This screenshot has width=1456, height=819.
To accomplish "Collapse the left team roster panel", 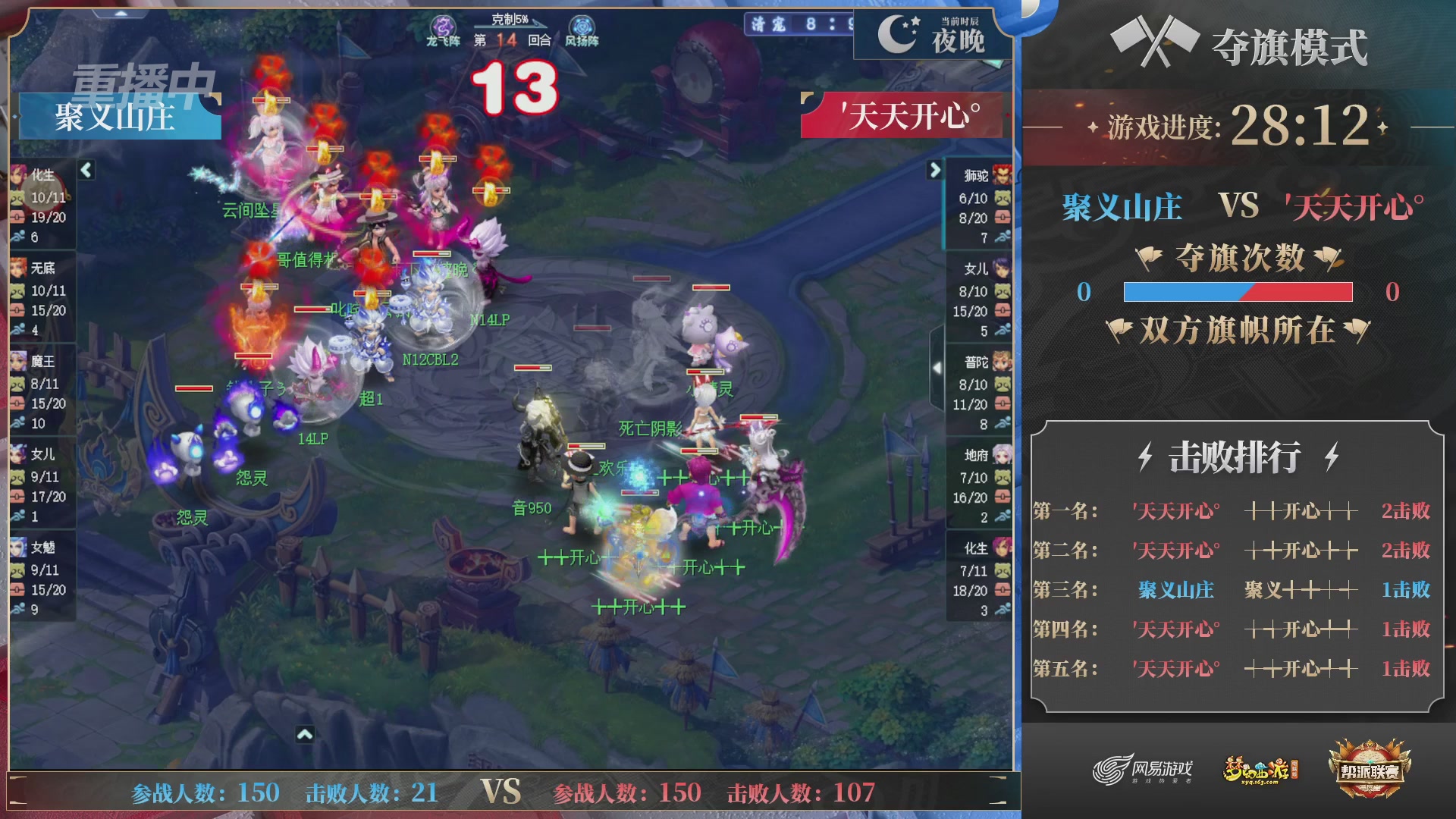I will pyautogui.click(x=86, y=171).
